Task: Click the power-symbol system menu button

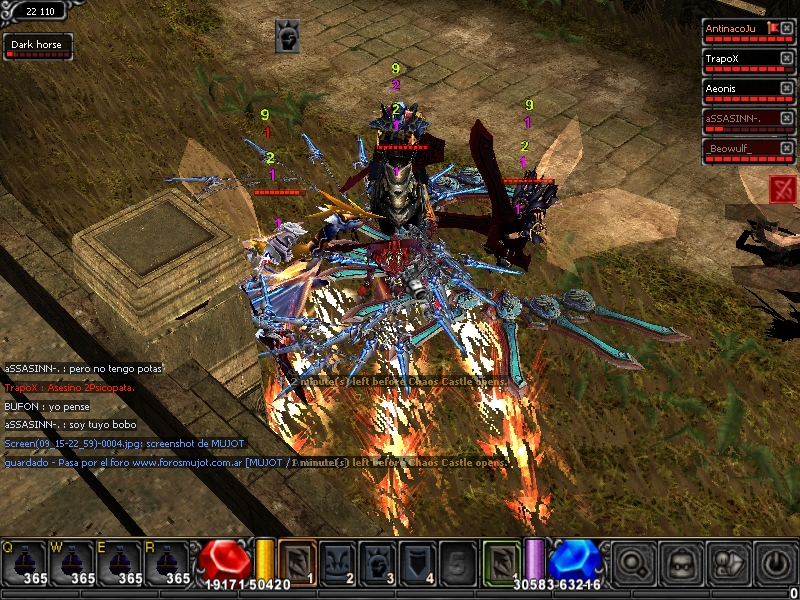Action: [x=776, y=563]
